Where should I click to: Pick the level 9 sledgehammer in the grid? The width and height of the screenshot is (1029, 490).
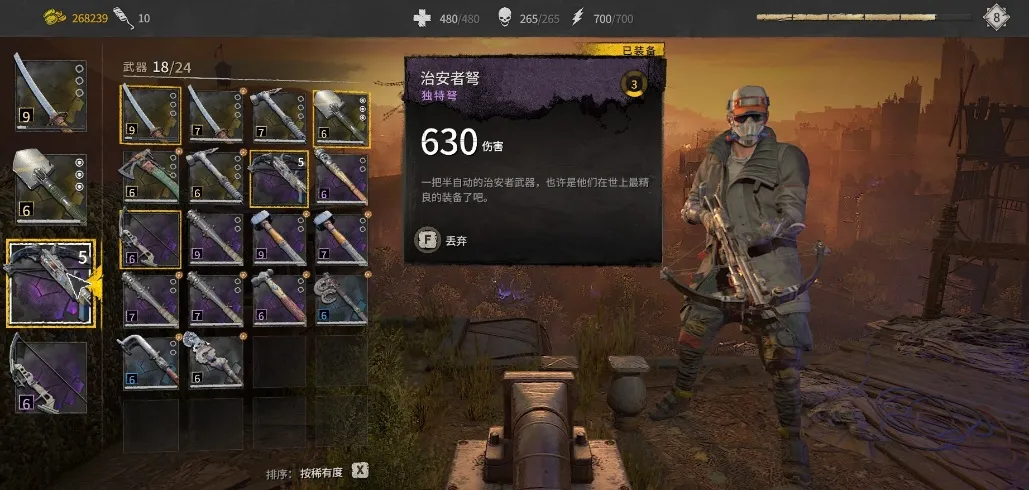pos(278,239)
